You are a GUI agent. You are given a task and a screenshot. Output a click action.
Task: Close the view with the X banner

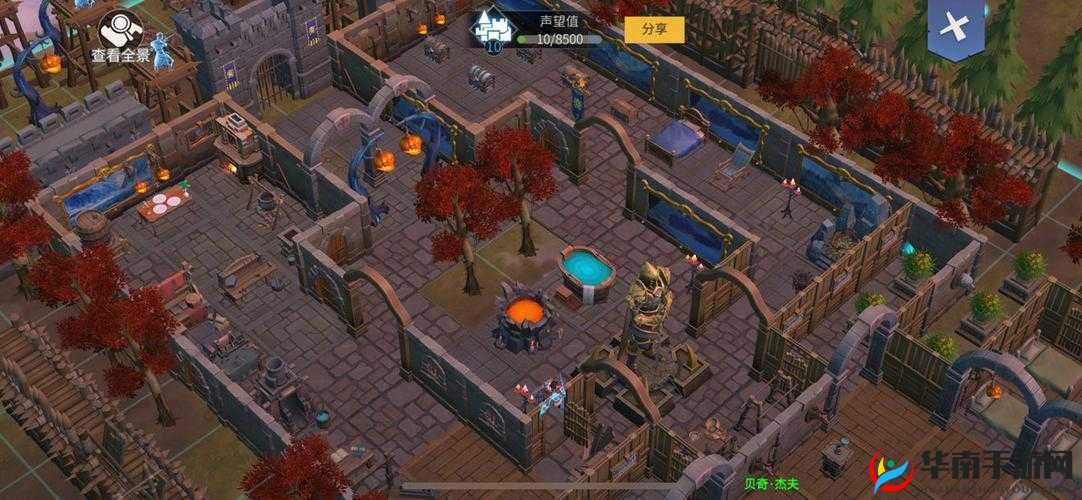pos(955,28)
